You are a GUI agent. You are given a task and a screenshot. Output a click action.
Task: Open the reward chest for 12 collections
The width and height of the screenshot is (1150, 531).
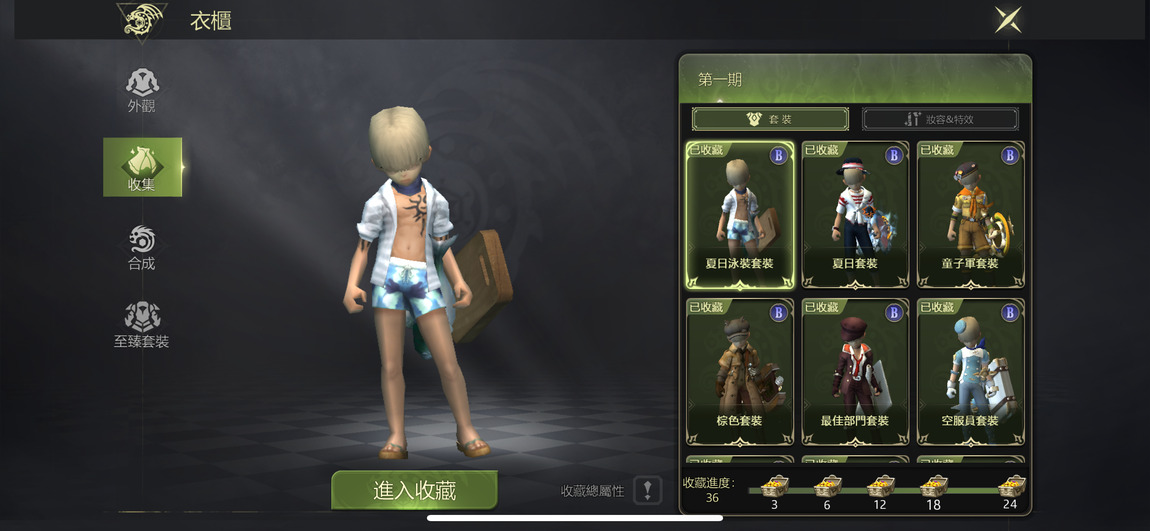pyautogui.click(x=879, y=487)
